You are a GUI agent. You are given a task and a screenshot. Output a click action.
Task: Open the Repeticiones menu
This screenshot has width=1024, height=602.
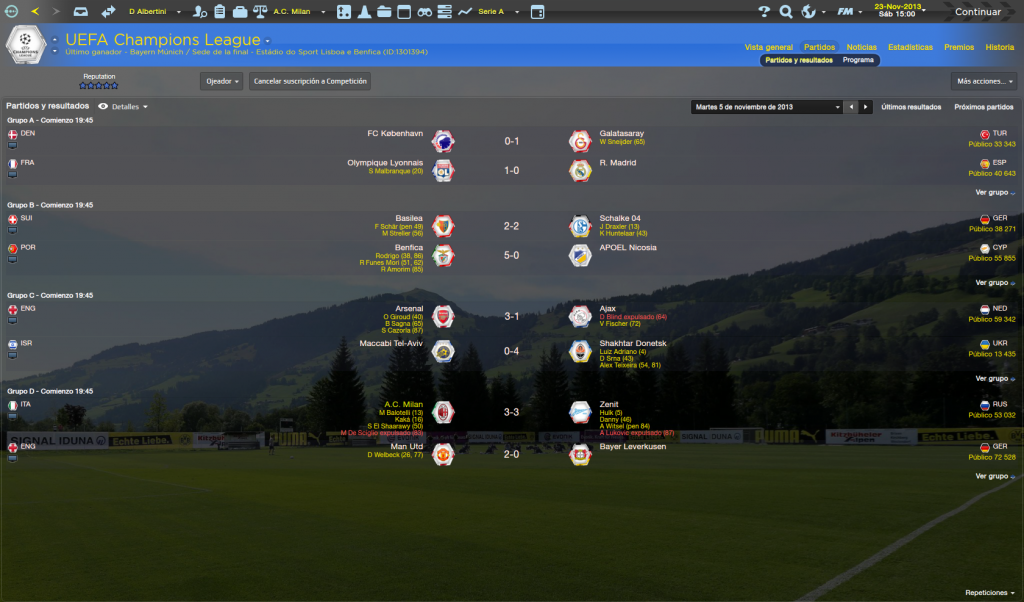click(x=990, y=592)
